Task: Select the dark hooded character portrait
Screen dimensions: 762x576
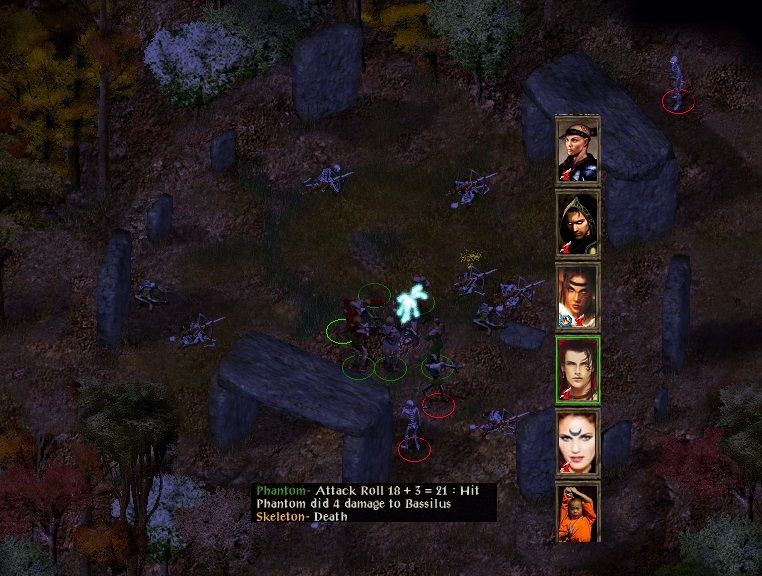Action: tap(578, 223)
